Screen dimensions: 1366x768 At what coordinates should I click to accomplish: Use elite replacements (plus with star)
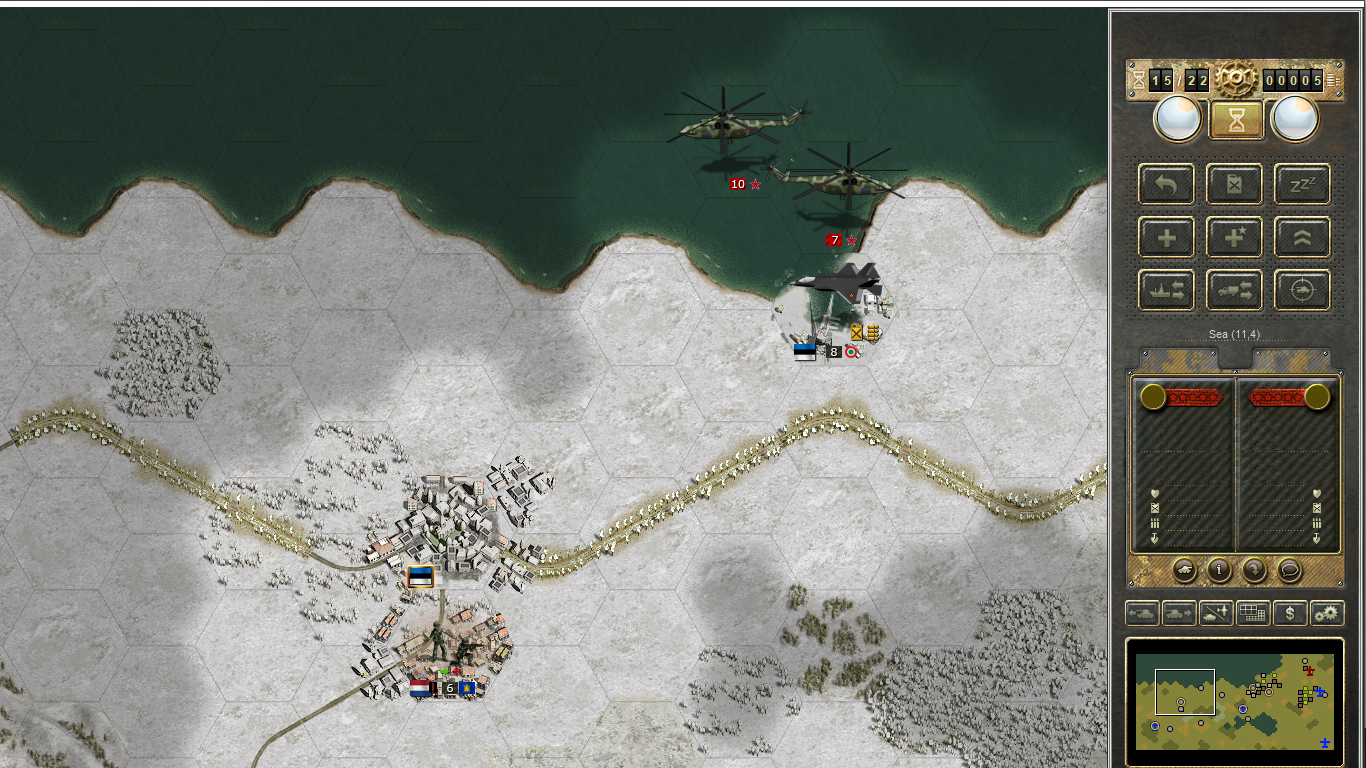(x=1235, y=238)
